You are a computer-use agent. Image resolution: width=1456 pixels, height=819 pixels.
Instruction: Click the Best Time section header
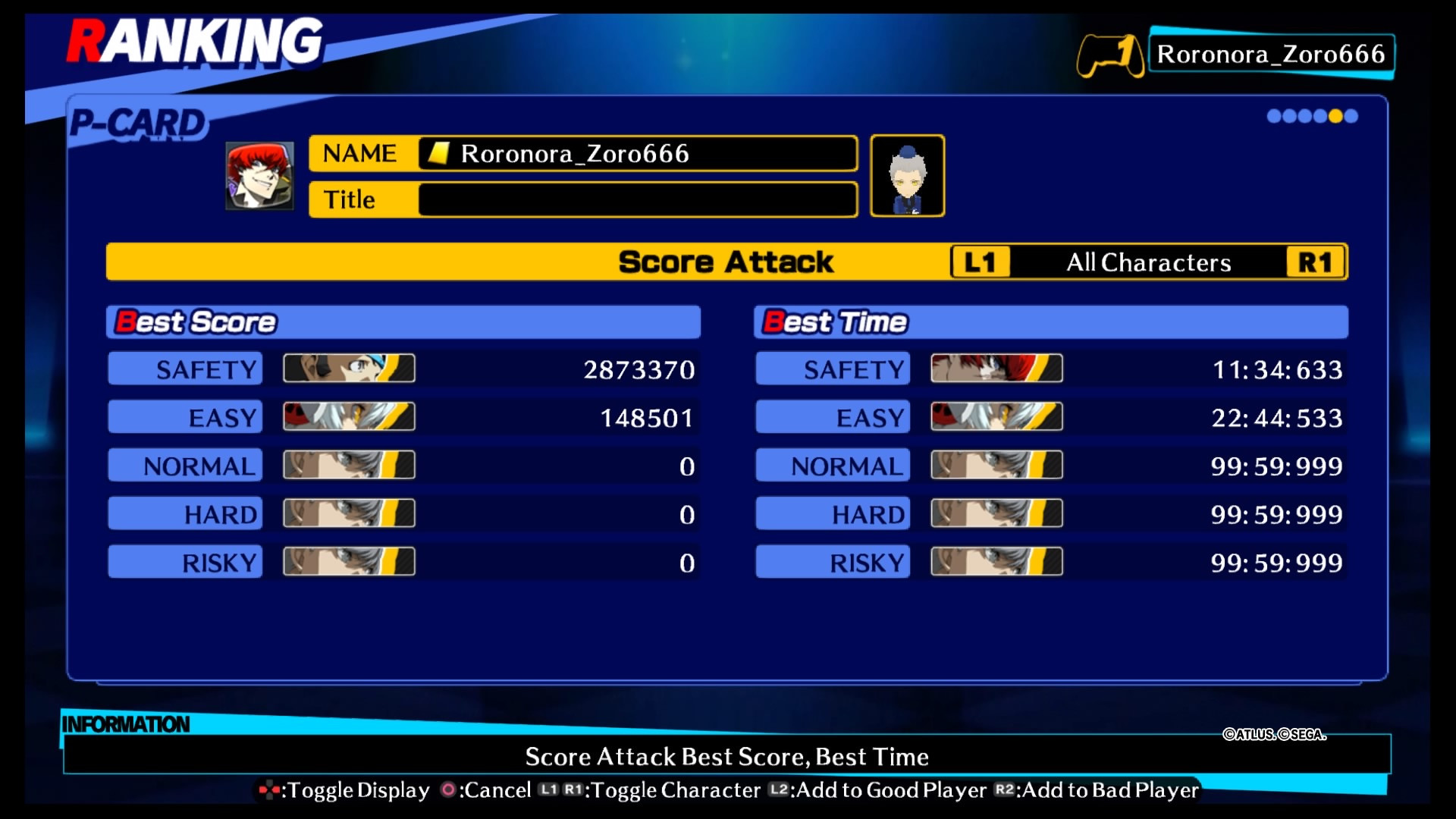click(1051, 322)
